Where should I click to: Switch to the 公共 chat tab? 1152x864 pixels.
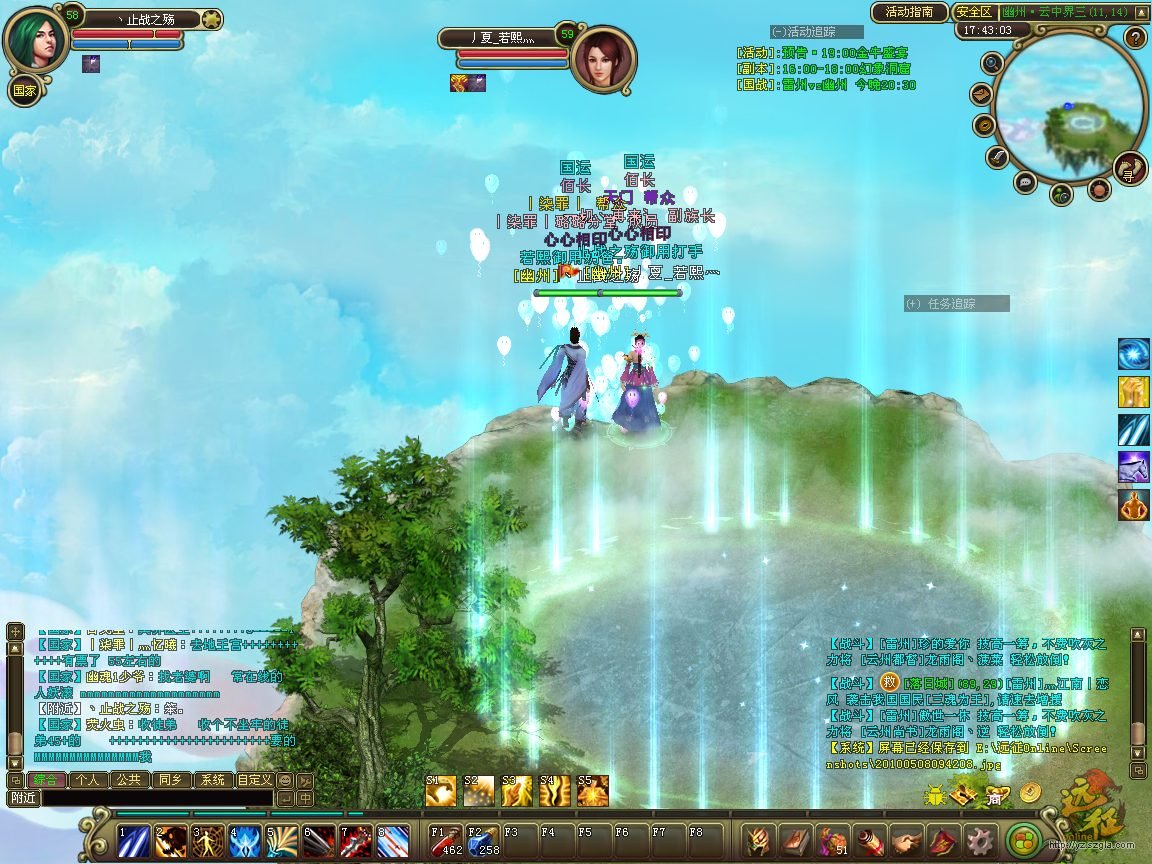point(127,780)
